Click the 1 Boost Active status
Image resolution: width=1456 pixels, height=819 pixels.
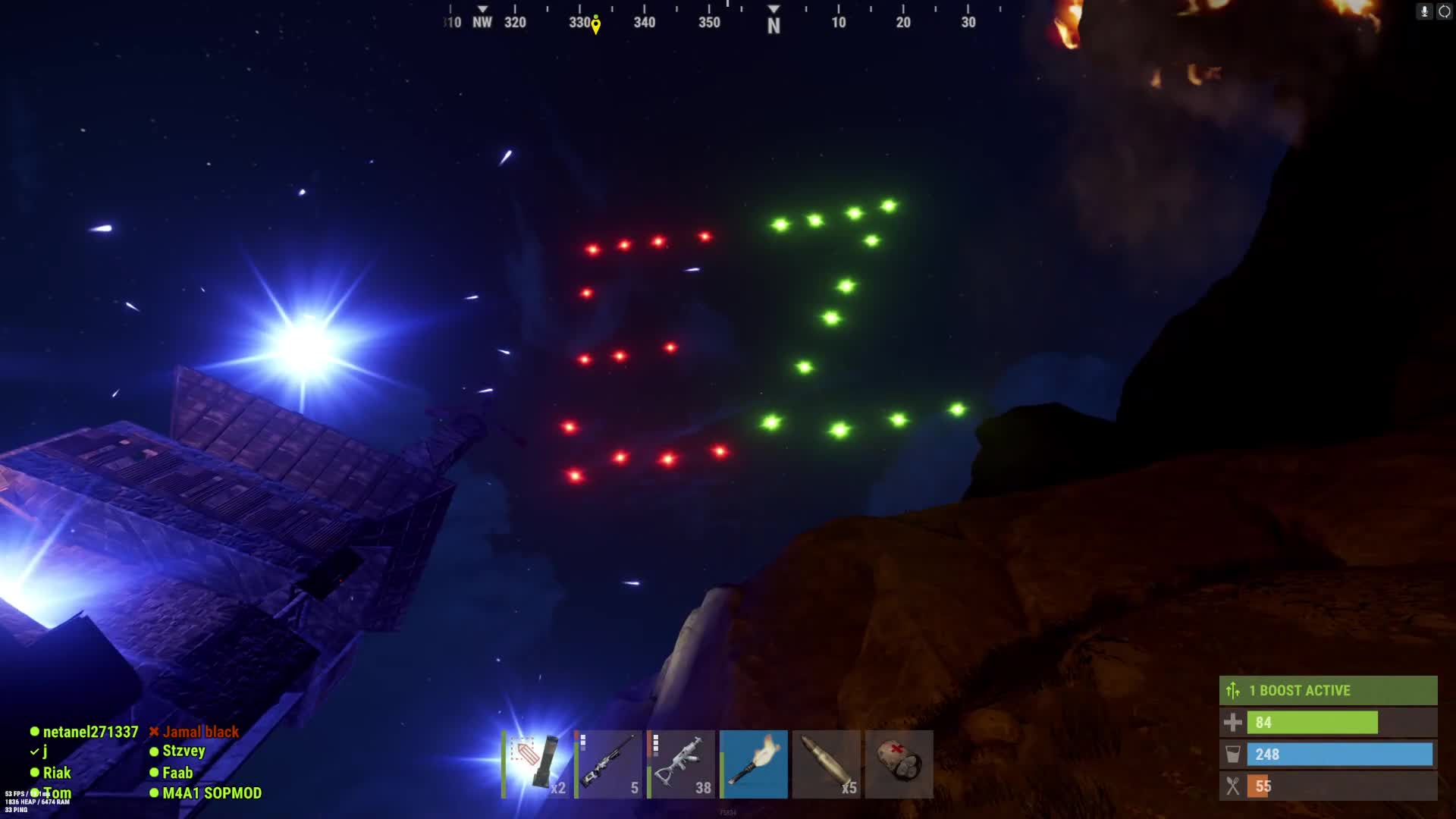[1328, 690]
